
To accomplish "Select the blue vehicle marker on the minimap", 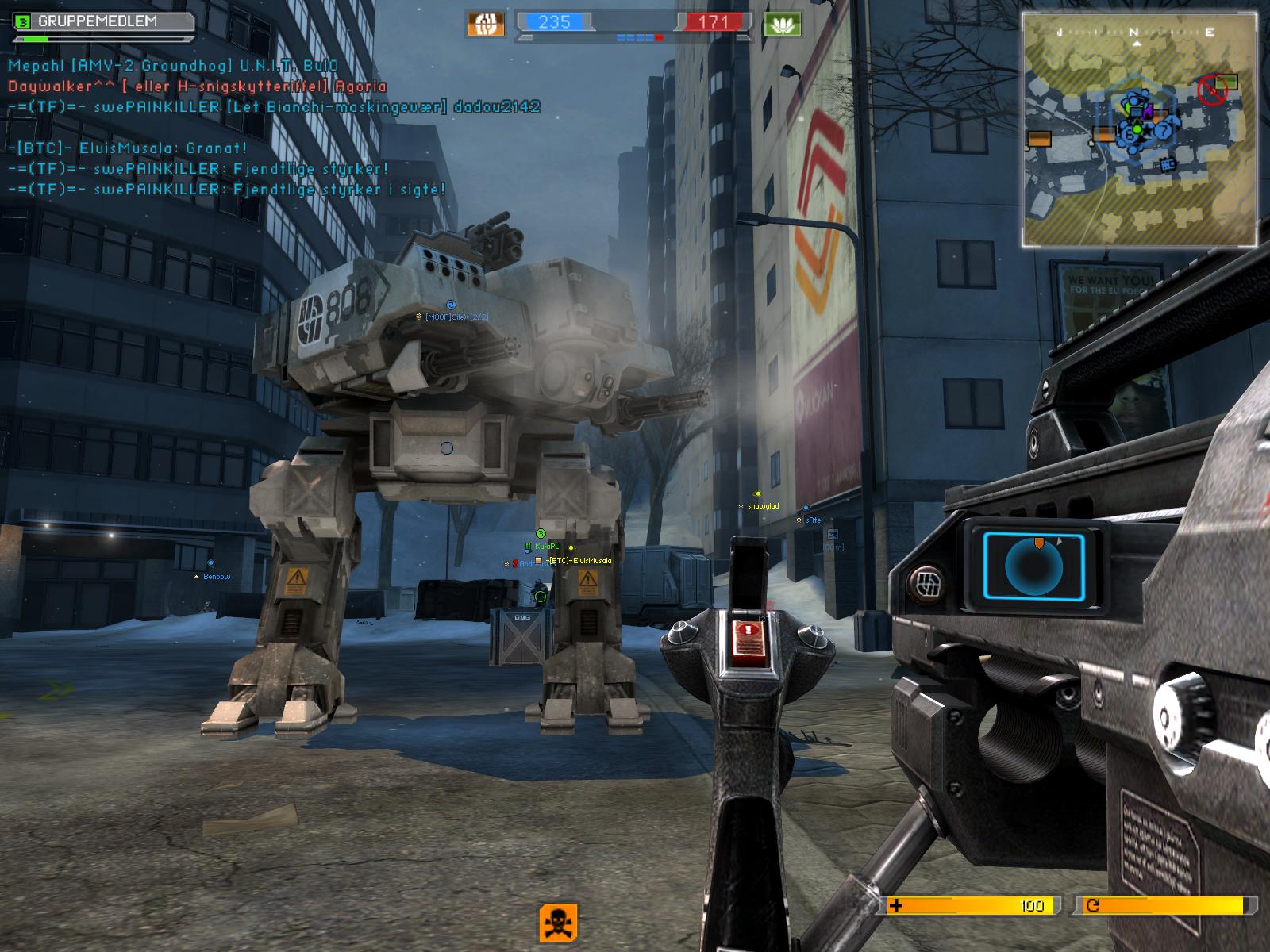I will pyautogui.click(x=1167, y=164).
